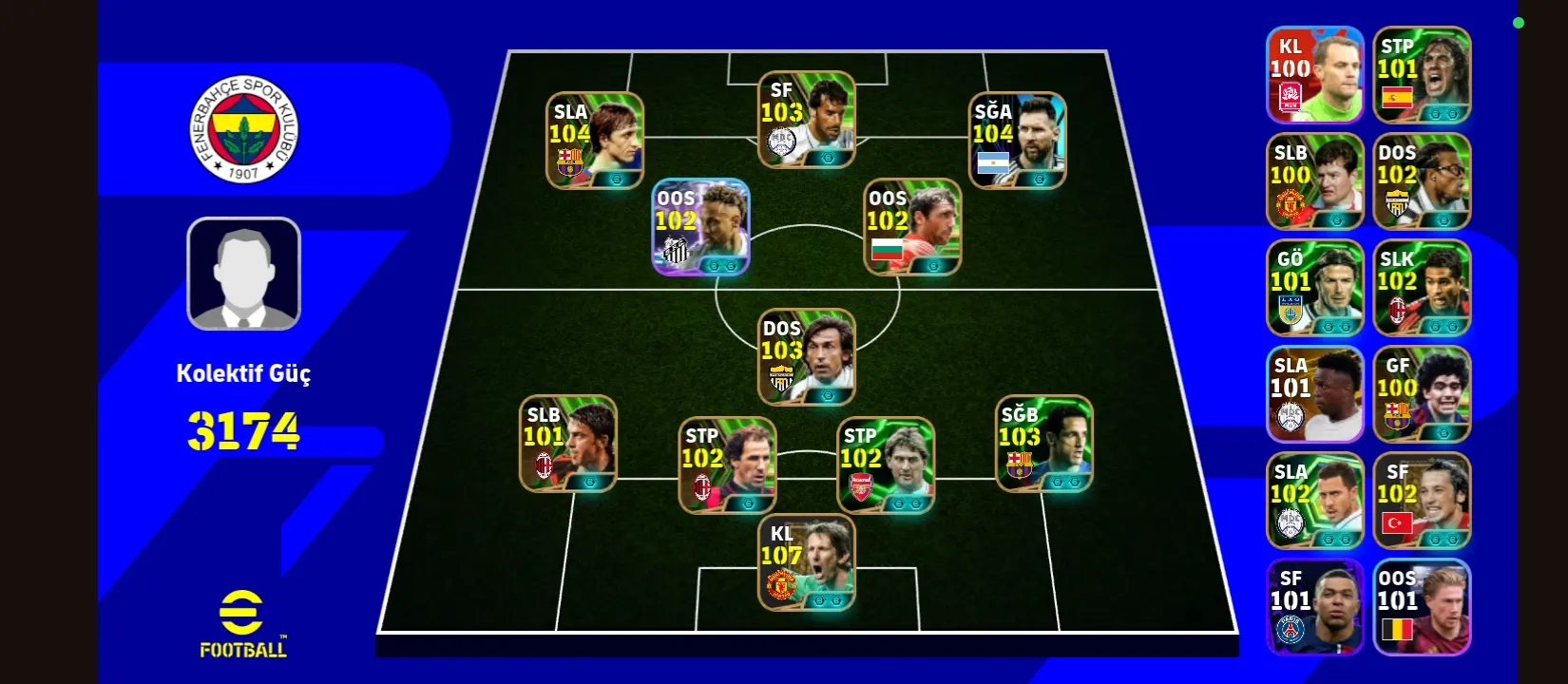Select the SĞB 103 Barcelona right-back

tap(1044, 444)
